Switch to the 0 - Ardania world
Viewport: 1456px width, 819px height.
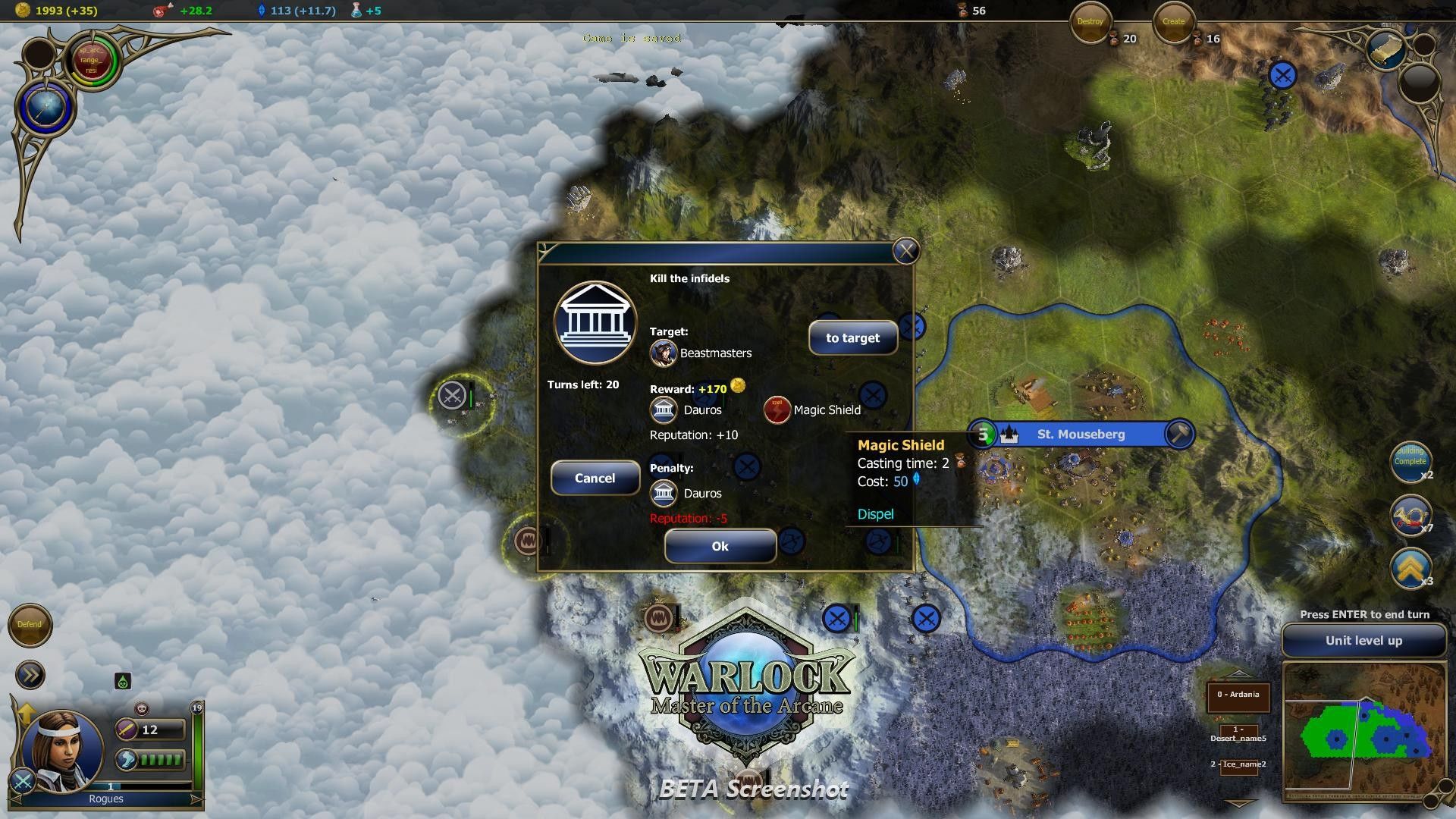pyautogui.click(x=1238, y=695)
